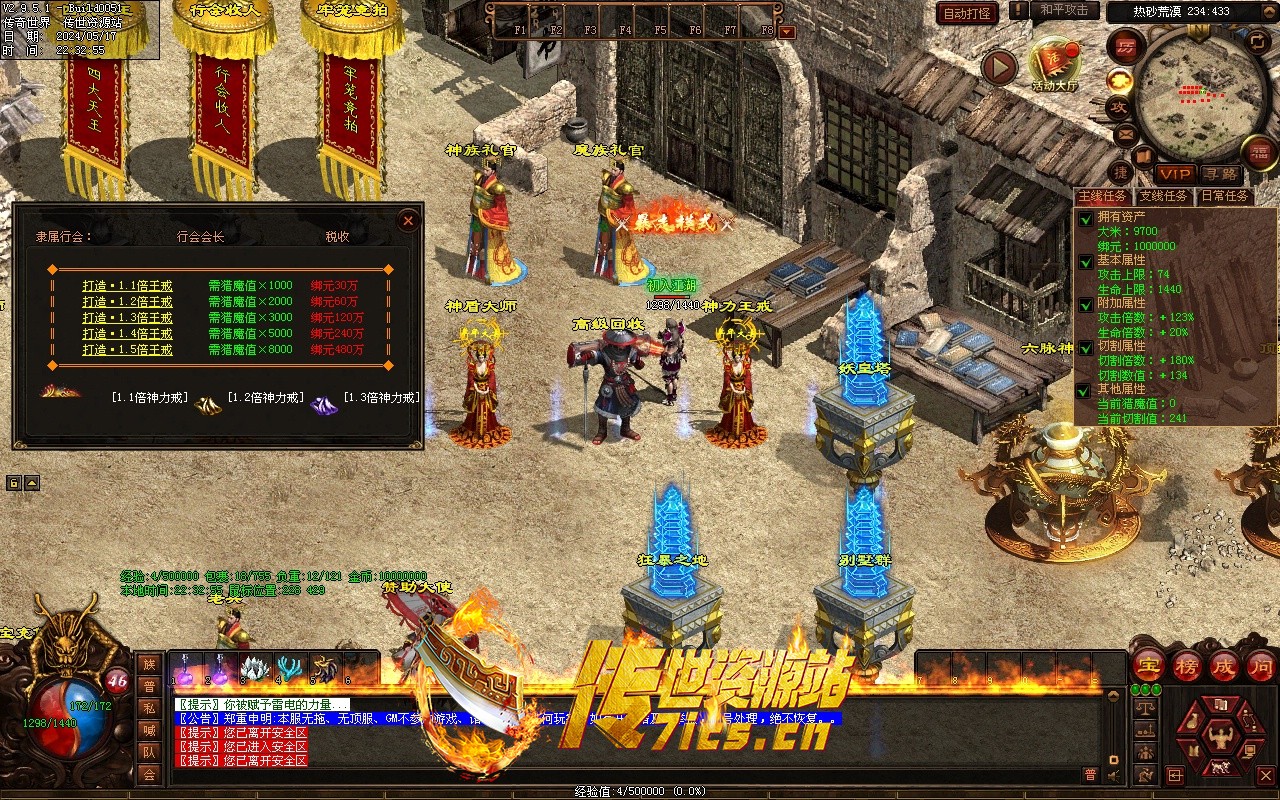This screenshot has width=1280, height=800.
Task: Open the character panel strongman icon
Action: (1218, 736)
